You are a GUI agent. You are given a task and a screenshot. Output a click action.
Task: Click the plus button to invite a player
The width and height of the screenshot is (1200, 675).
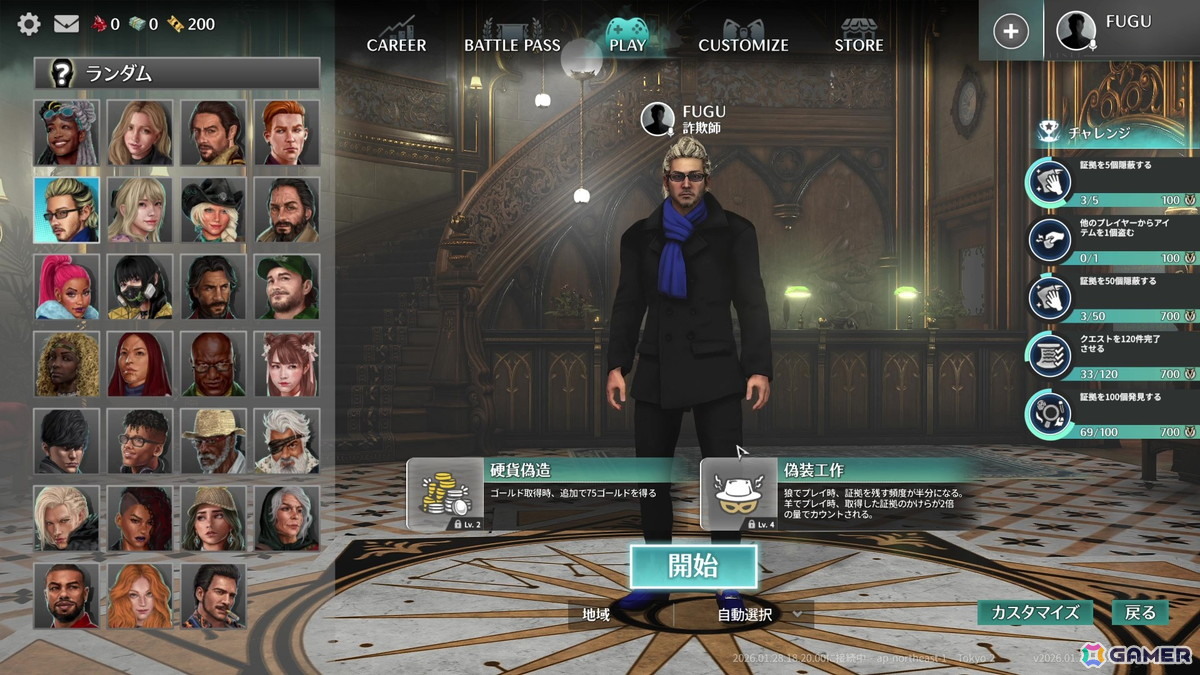coord(1011,31)
